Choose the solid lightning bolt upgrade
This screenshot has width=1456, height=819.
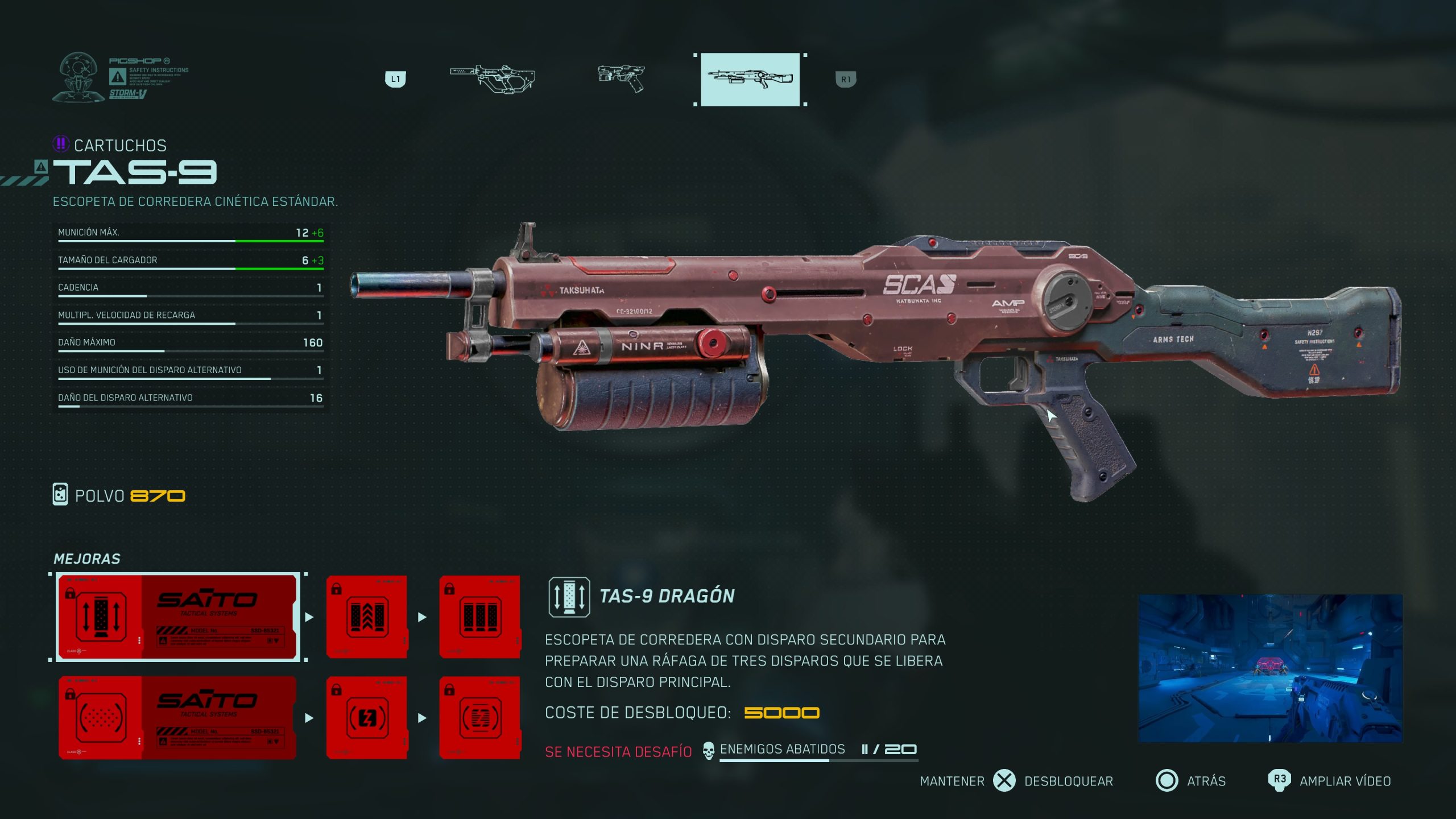(x=367, y=717)
